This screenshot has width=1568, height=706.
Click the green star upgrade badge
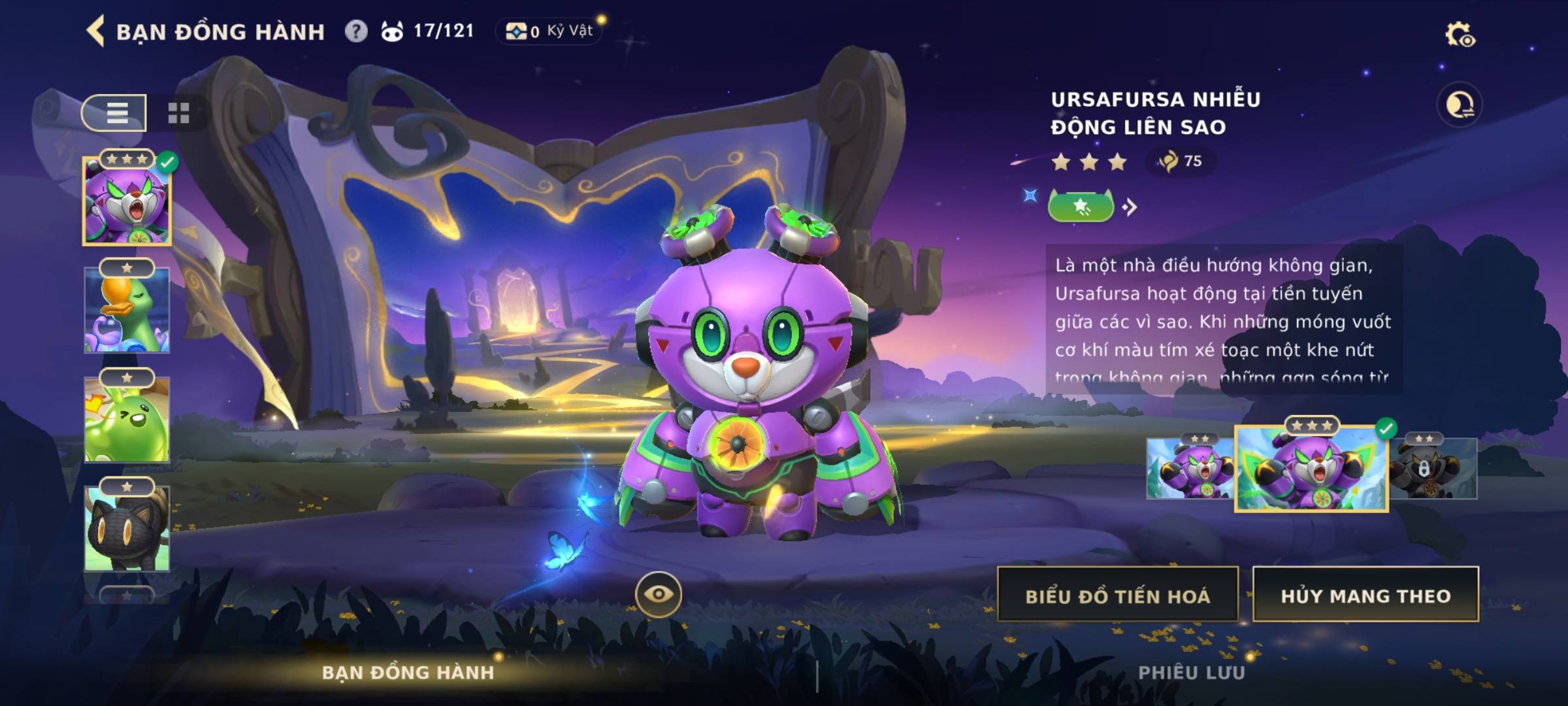pos(1081,207)
